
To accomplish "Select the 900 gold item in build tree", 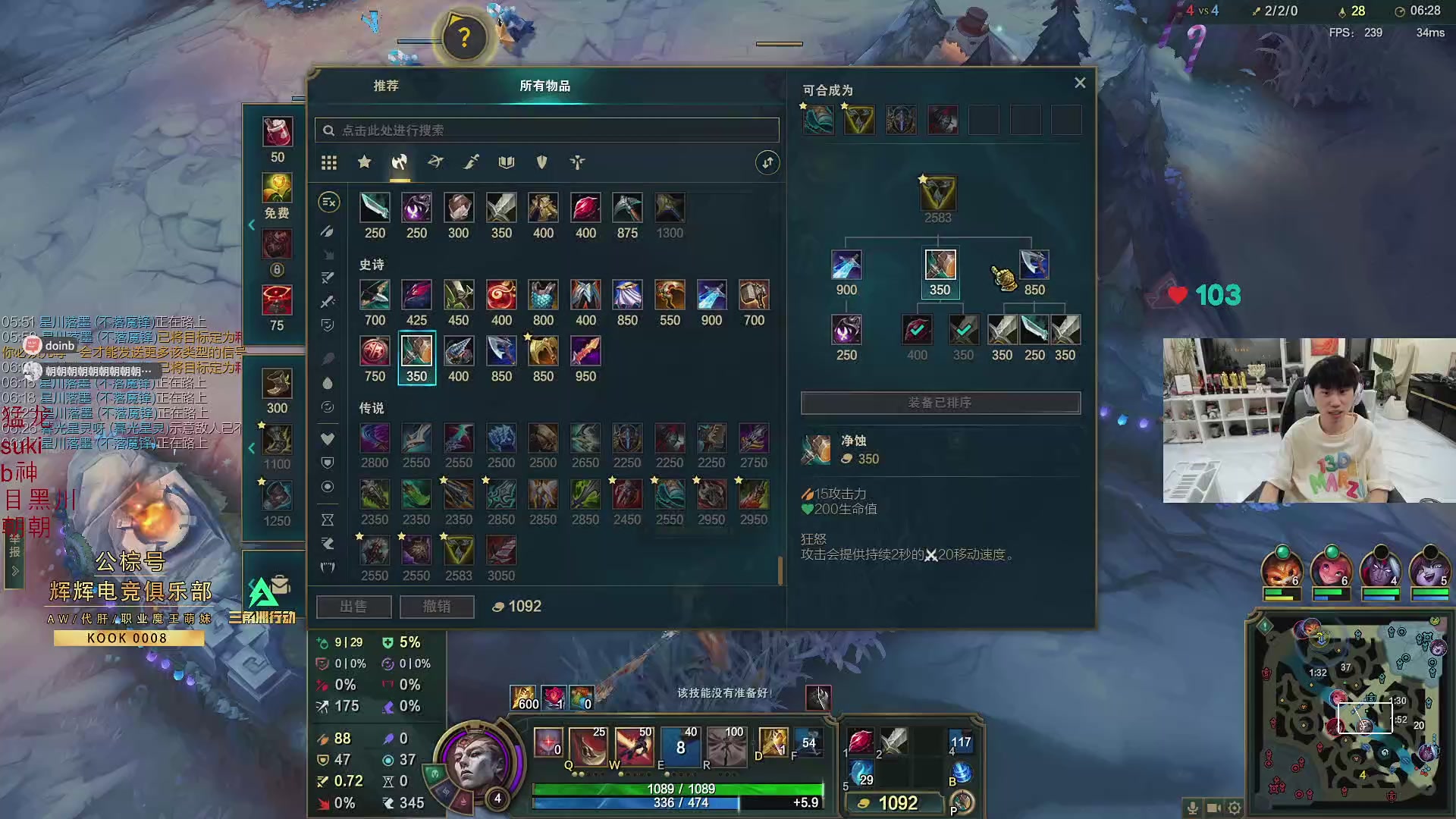I will [x=846, y=265].
